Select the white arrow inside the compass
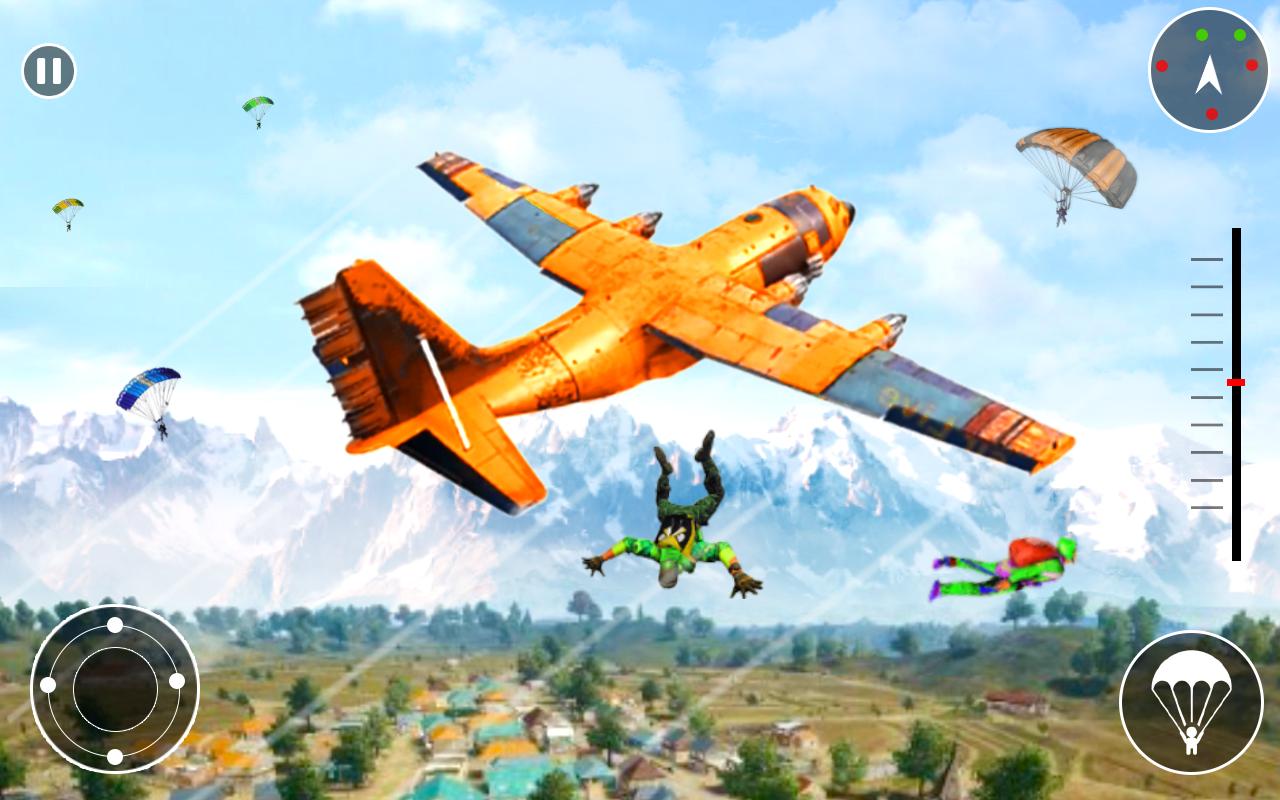Viewport: 1280px width, 800px height. pyautogui.click(x=1210, y=75)
